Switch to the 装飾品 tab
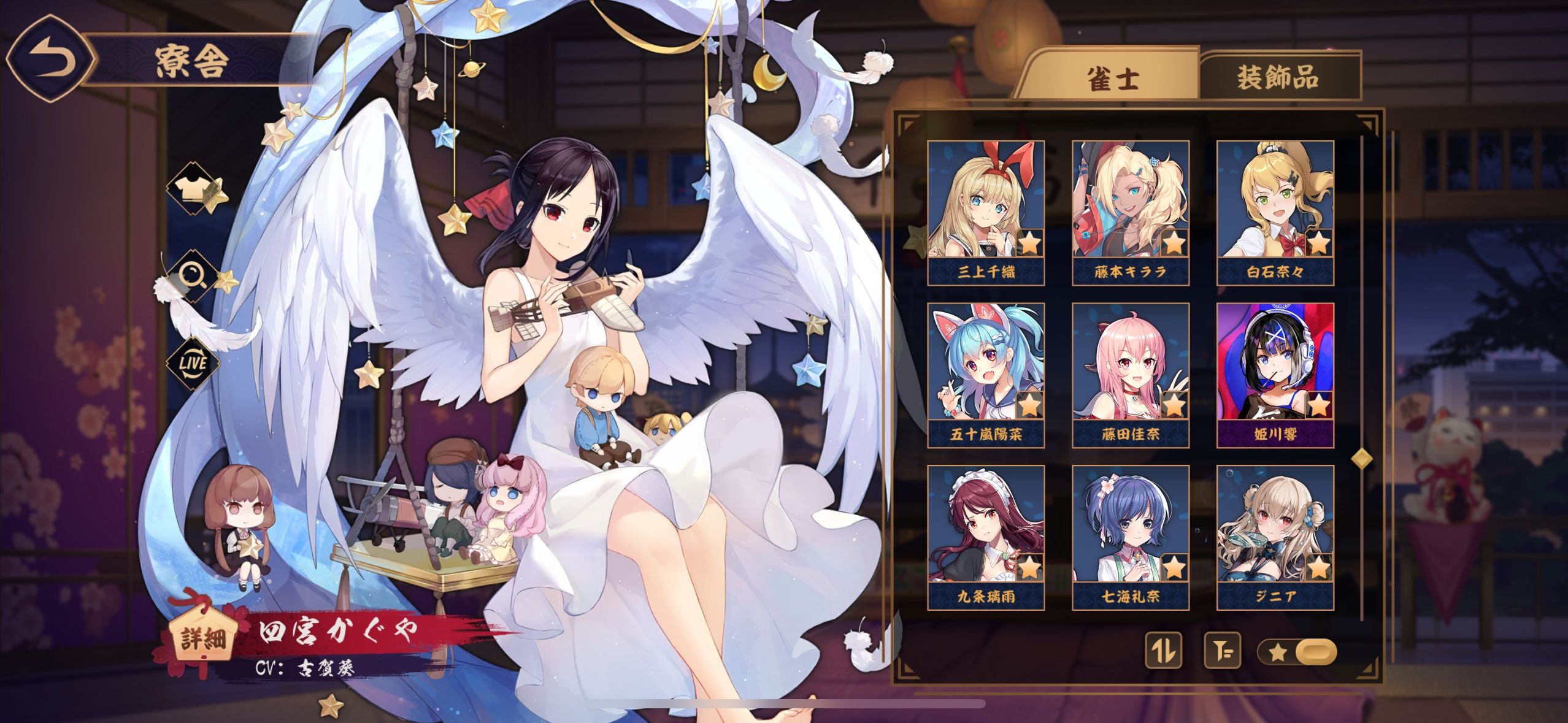Viewport: 1568px width, 723px height. coord(1278,78)
